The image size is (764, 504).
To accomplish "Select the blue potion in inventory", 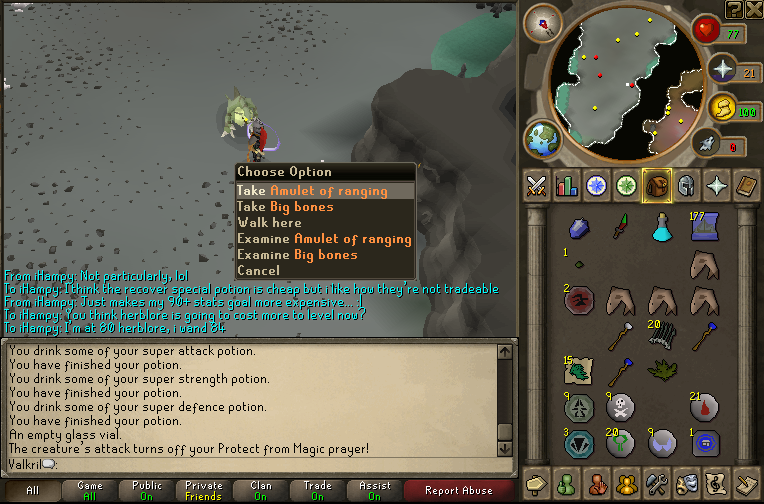I will click(x=661, y=229).
